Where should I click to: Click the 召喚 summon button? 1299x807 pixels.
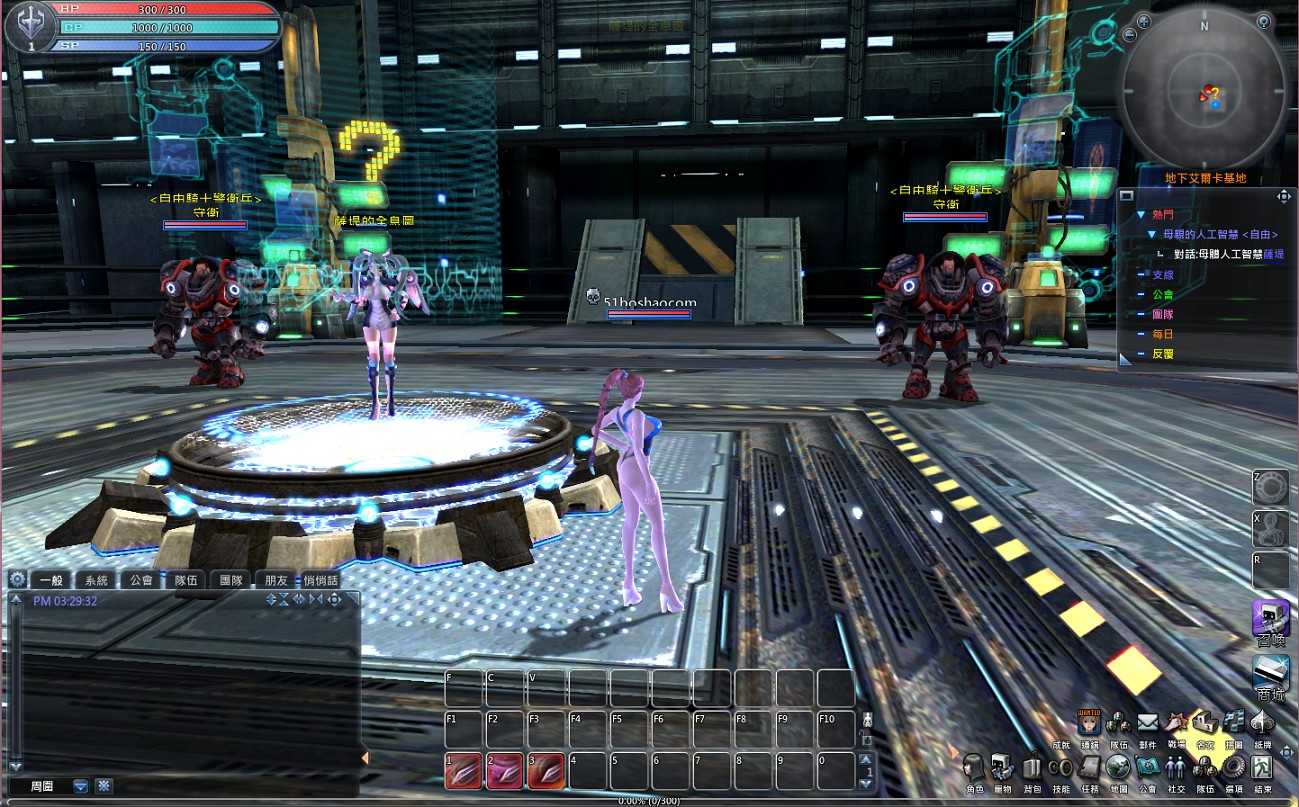coord(1270,620)
